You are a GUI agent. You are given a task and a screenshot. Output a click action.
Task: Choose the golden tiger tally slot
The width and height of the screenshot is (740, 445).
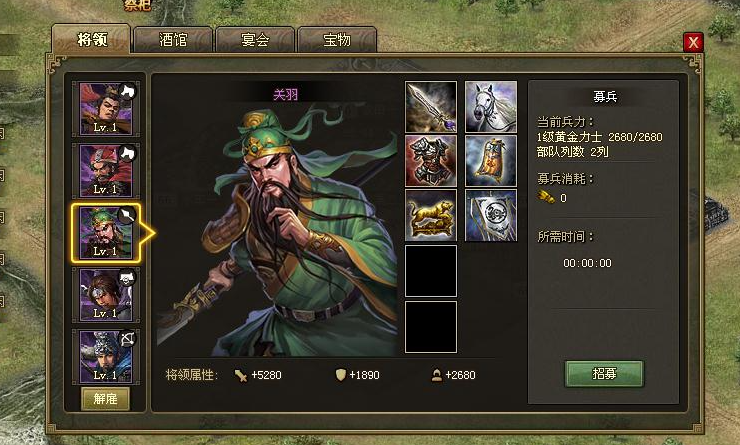pyautogui.click(x=431, y=215)
